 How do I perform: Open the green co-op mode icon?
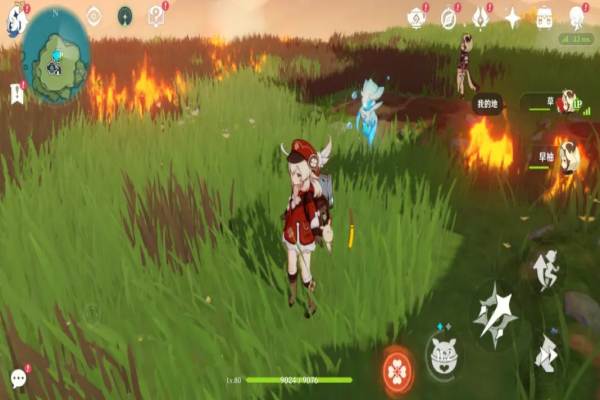click(125, 15)
